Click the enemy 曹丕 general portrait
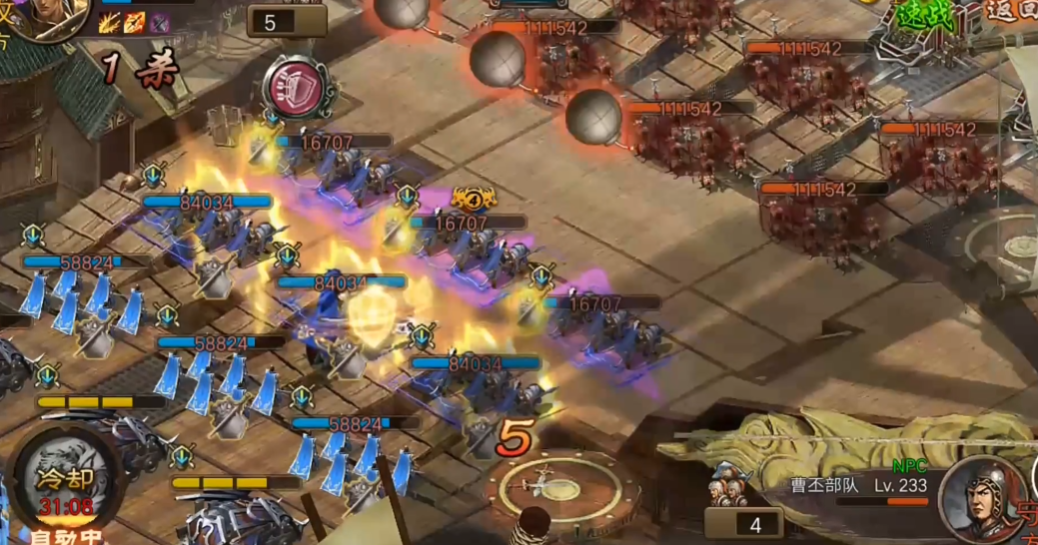This screenshot has width=1038, height=545. pyautogui.click(x=984, y=498)
